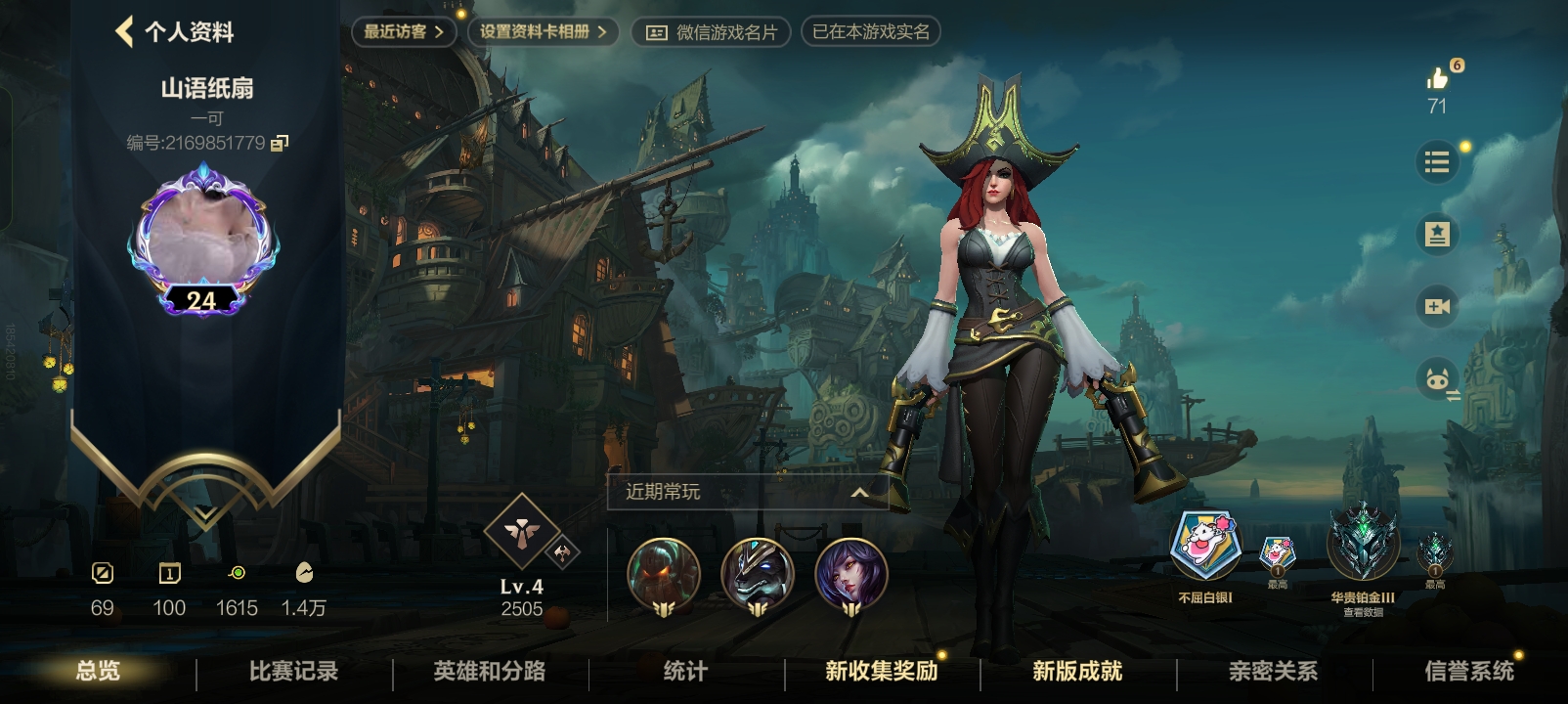Open the starred profile card icon
This screenshot has width=1568, height=704.
[x=1436, y=235]
